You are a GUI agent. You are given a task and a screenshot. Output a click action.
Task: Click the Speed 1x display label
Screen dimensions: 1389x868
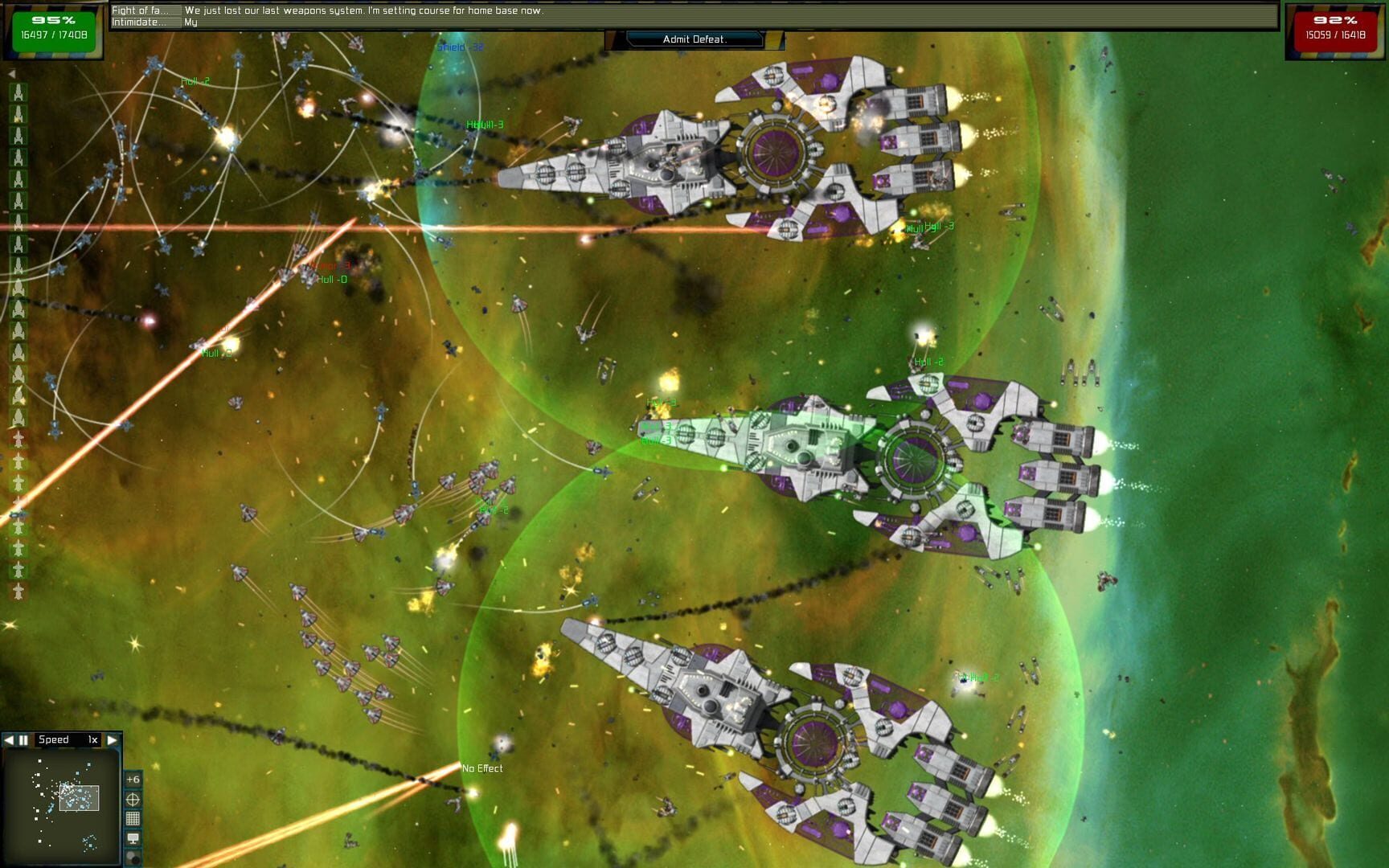click(x=68, y=740)
